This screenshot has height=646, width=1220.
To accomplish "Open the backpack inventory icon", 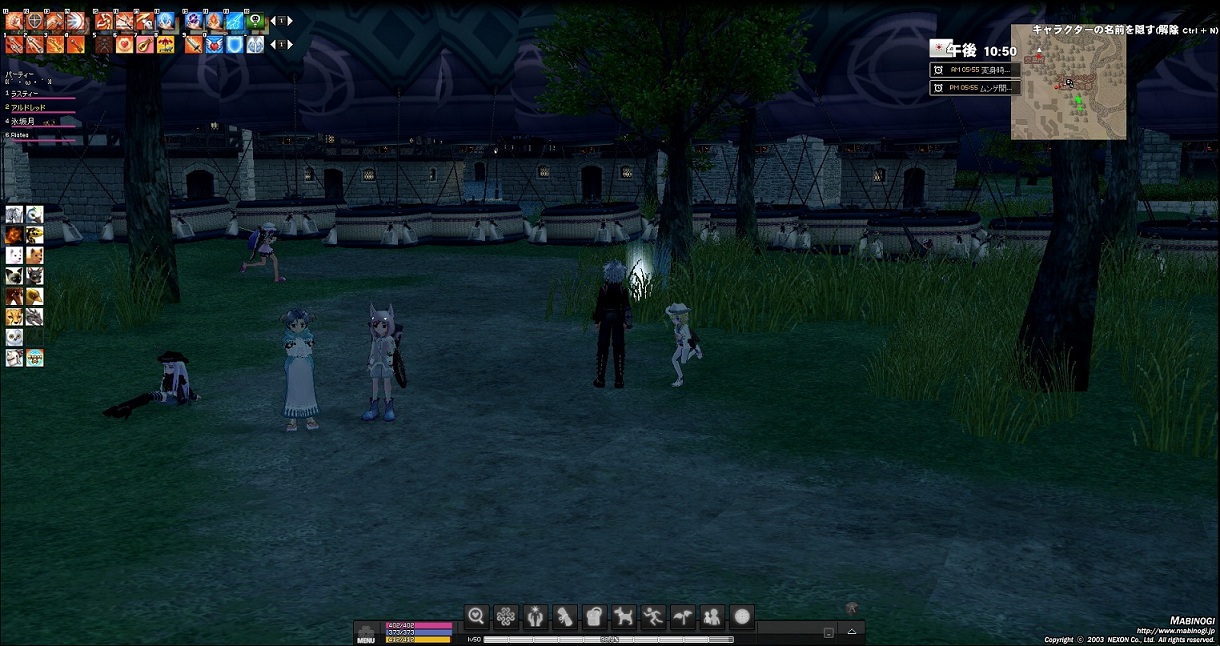I will pyautogui.click(x=594, y=616).
